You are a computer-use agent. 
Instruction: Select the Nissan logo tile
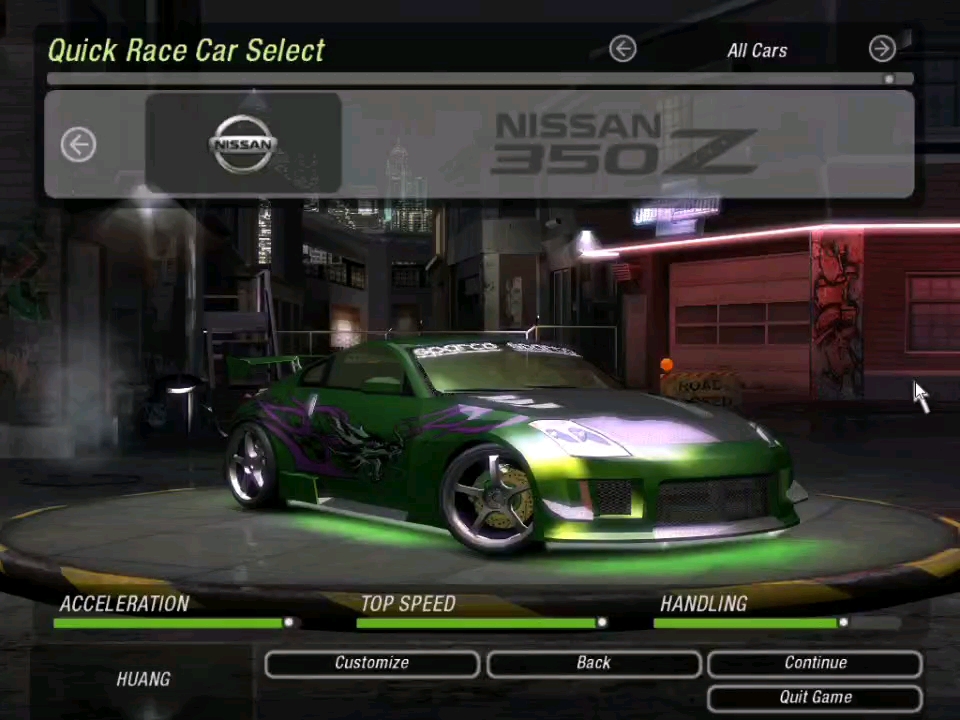point(243,143)
